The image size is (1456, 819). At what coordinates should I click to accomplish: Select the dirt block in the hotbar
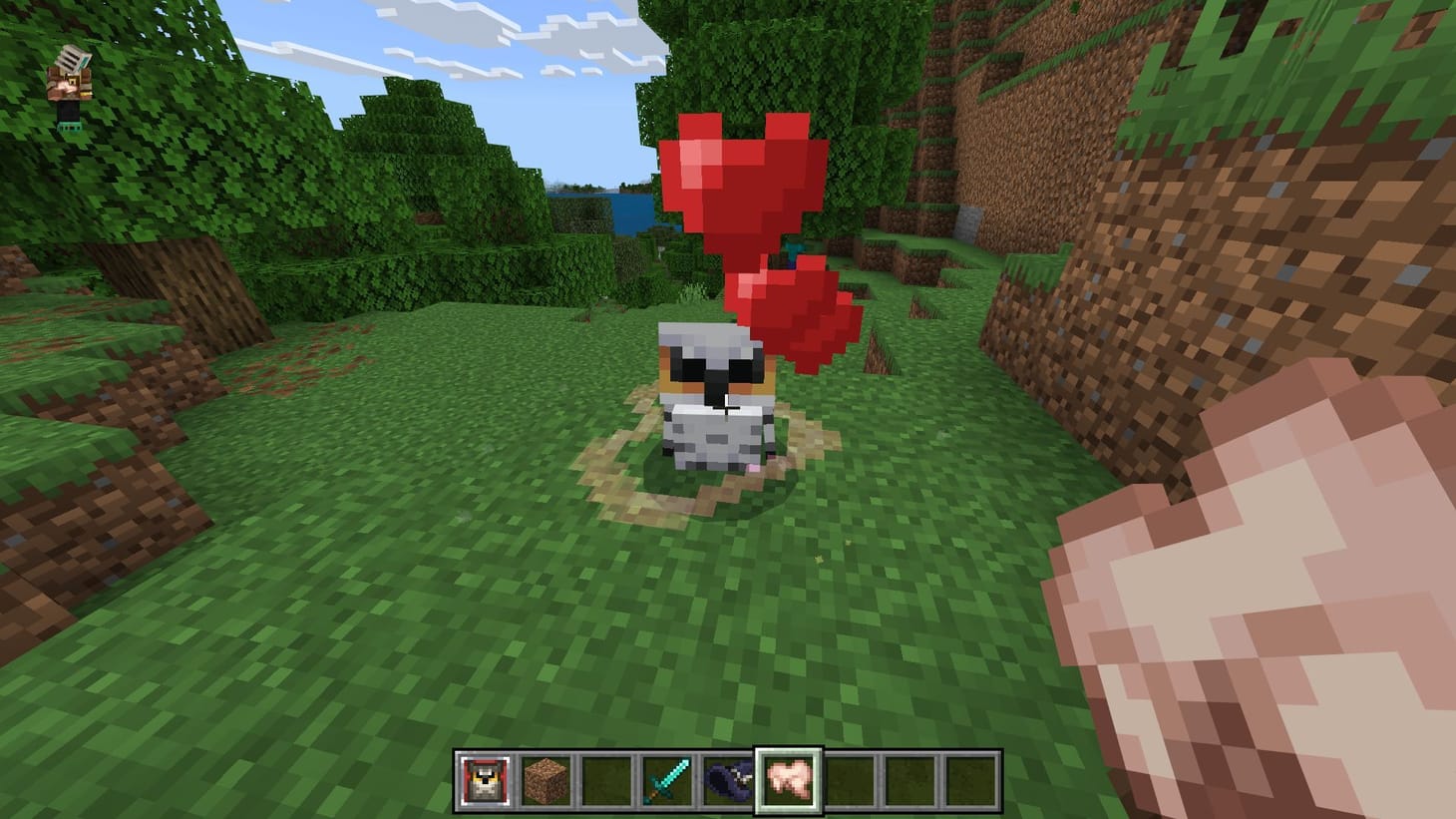pyautogui.click(x=544, y=780)
